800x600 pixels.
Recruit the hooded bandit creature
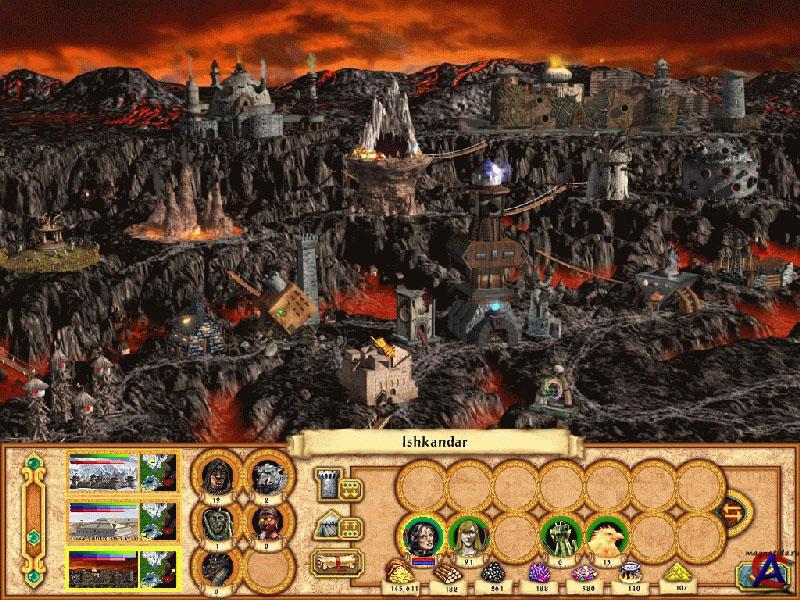pyautogui.click(x=217, y=472)
